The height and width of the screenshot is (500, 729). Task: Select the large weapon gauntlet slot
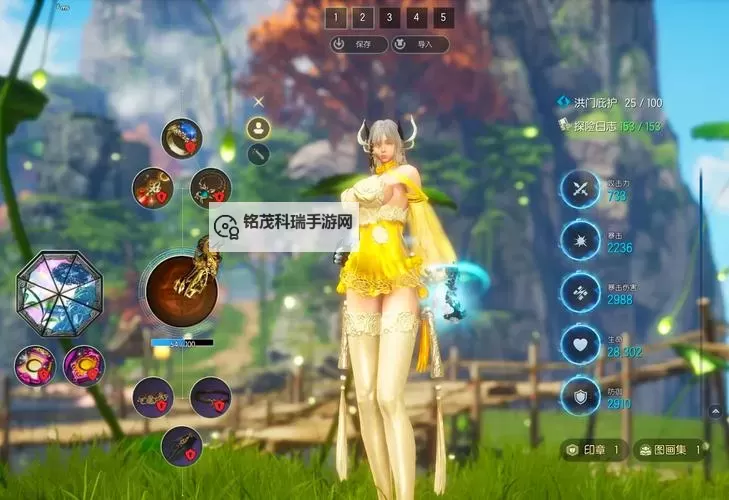point(182,288)
